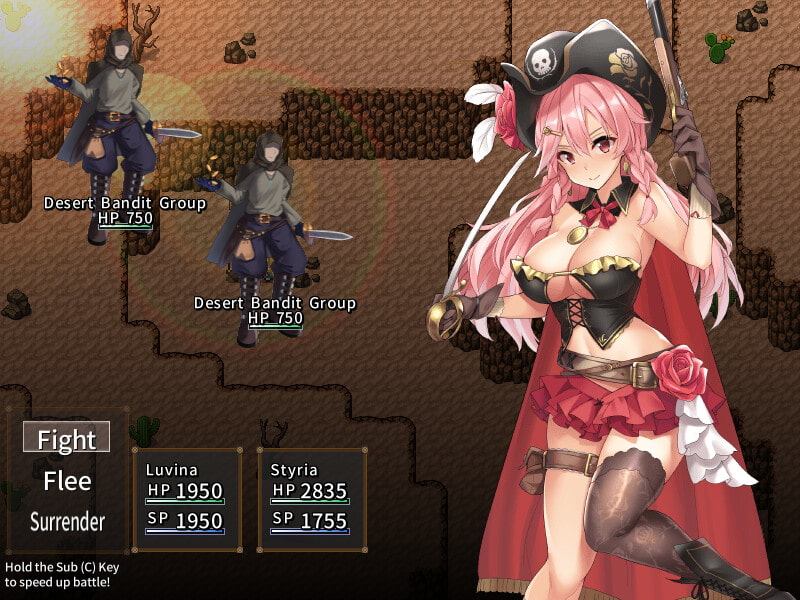Choose the Fight command

click(67, 439)
